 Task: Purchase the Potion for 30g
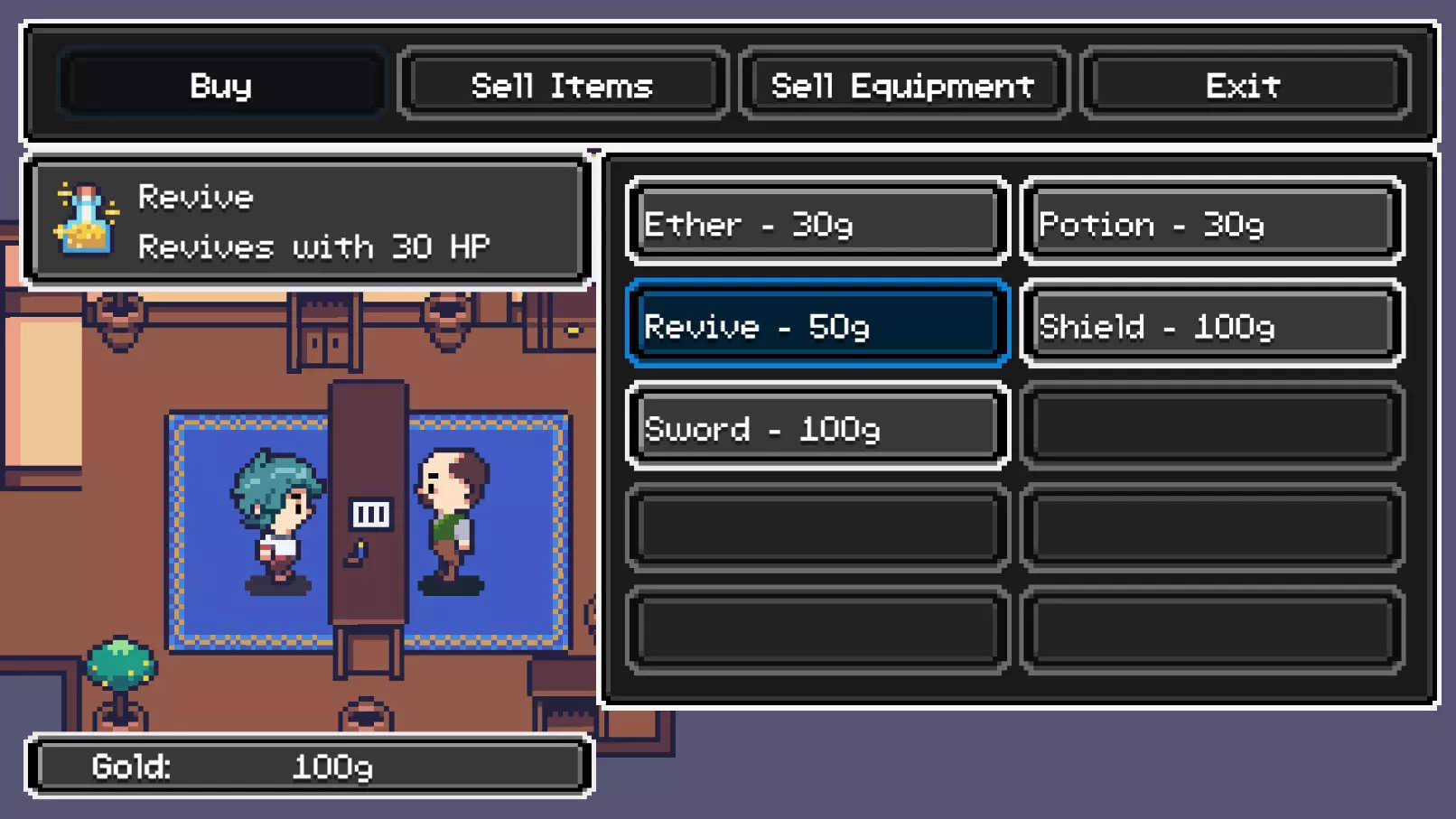point(1210,223)
